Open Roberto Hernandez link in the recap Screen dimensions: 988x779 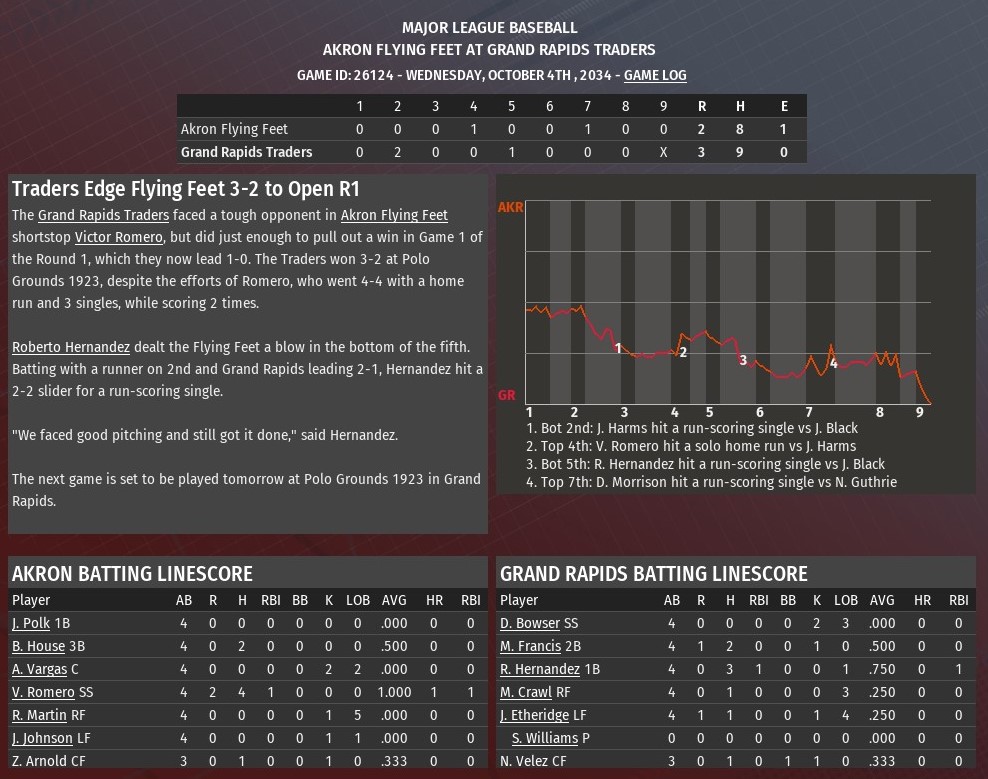coord(71,347)
